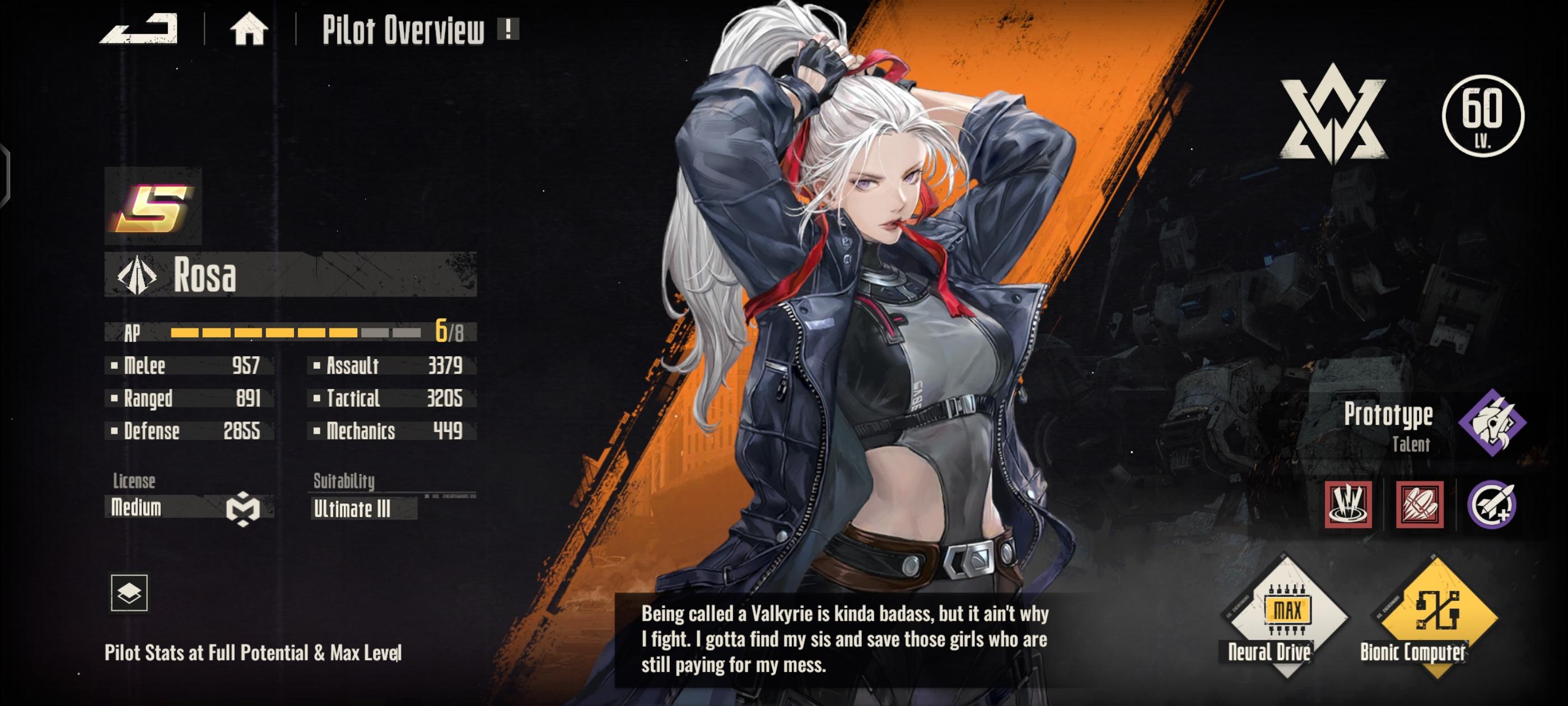Screen dimensions: 1568x706
Task: Tap the S rank grade badge
Action: click(x=153, y=207)
